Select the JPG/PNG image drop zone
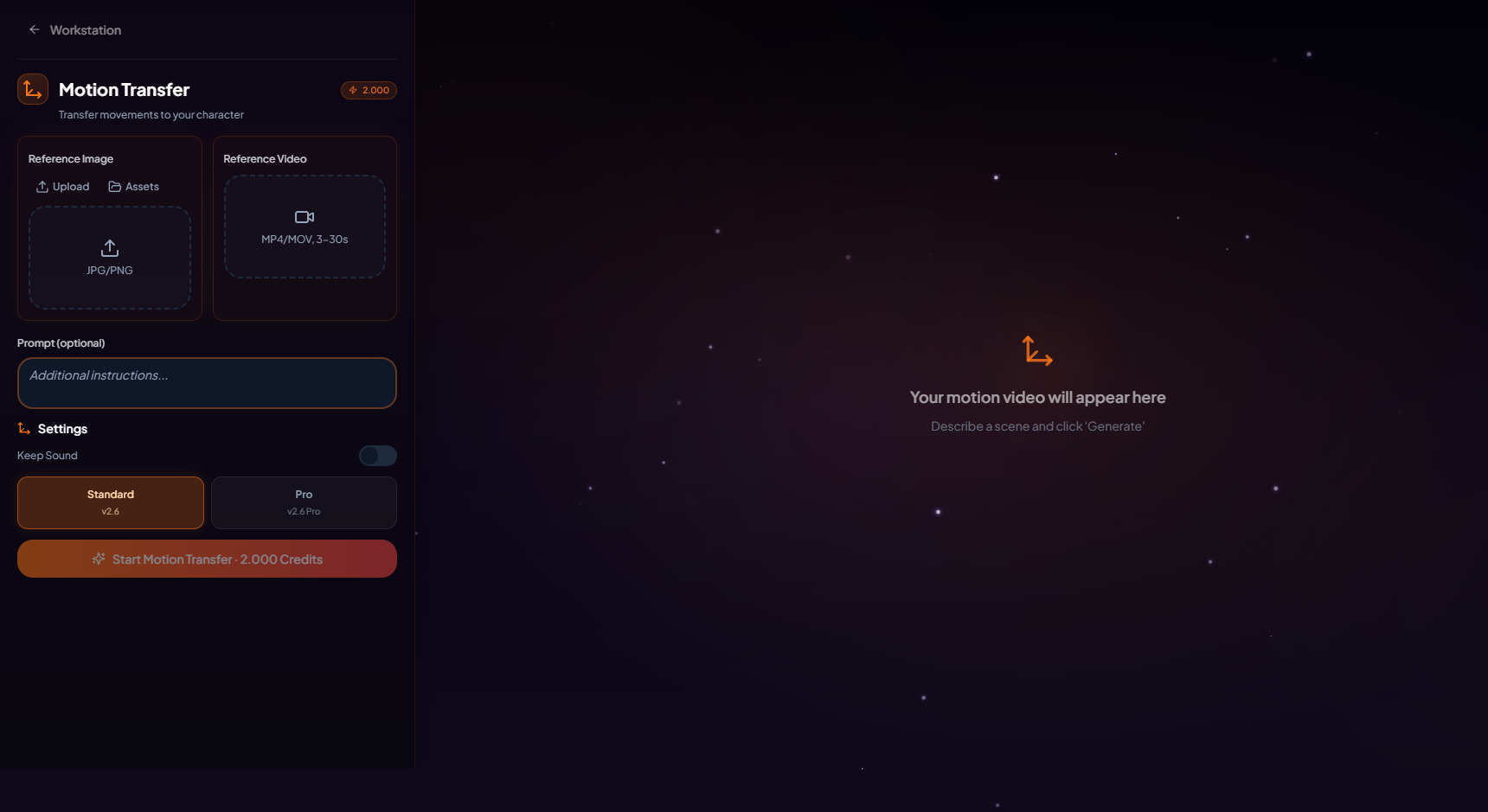Viewport: 1488px width, 812px height. point(110,258)
